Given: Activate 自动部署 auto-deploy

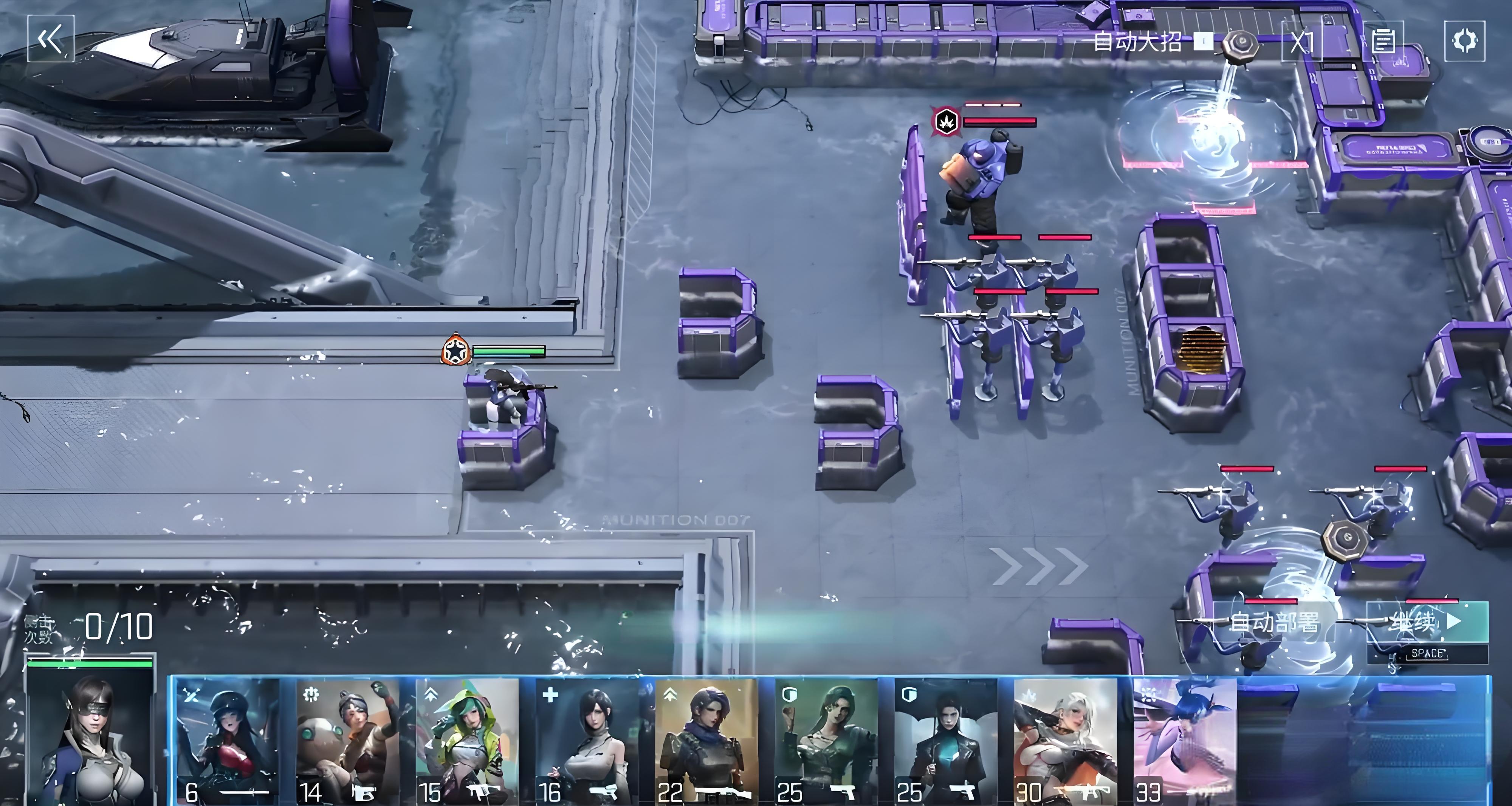Looking at the screenshot, I should pyautogui.click(x=1272, y=622).
